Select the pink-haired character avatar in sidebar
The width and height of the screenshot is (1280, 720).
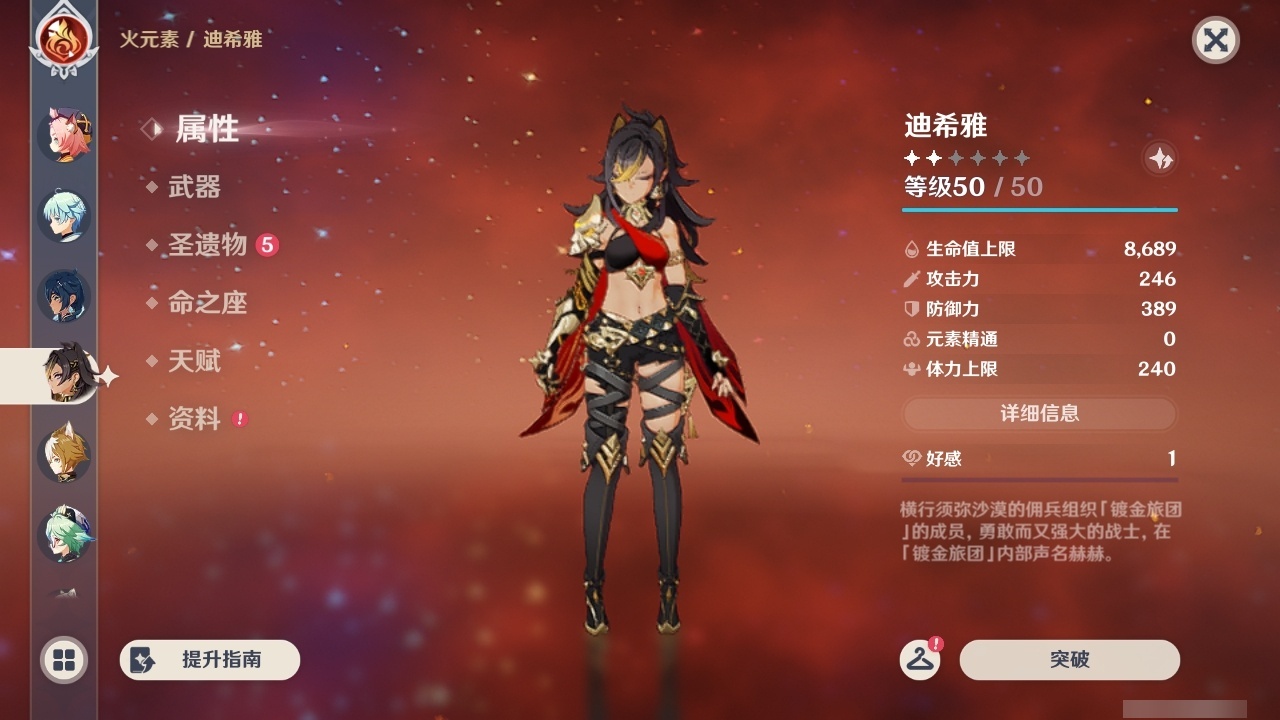tap(64, 135)
